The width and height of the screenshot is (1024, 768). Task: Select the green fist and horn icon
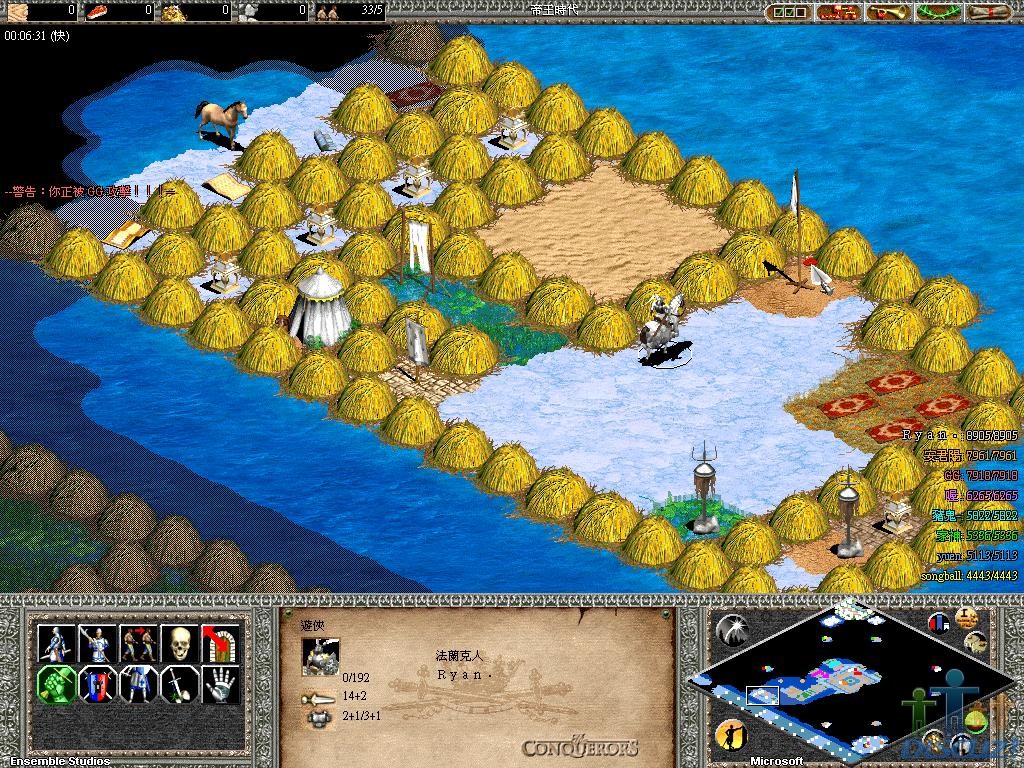[x=54, y=685]
